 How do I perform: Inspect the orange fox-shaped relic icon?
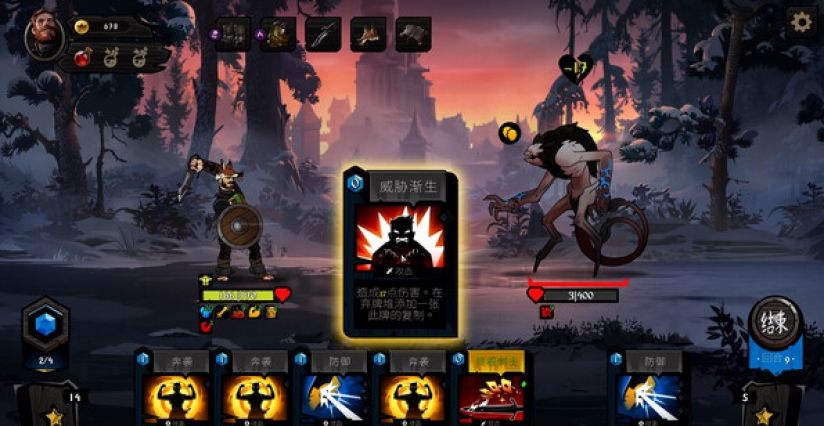tap(368, 34)
